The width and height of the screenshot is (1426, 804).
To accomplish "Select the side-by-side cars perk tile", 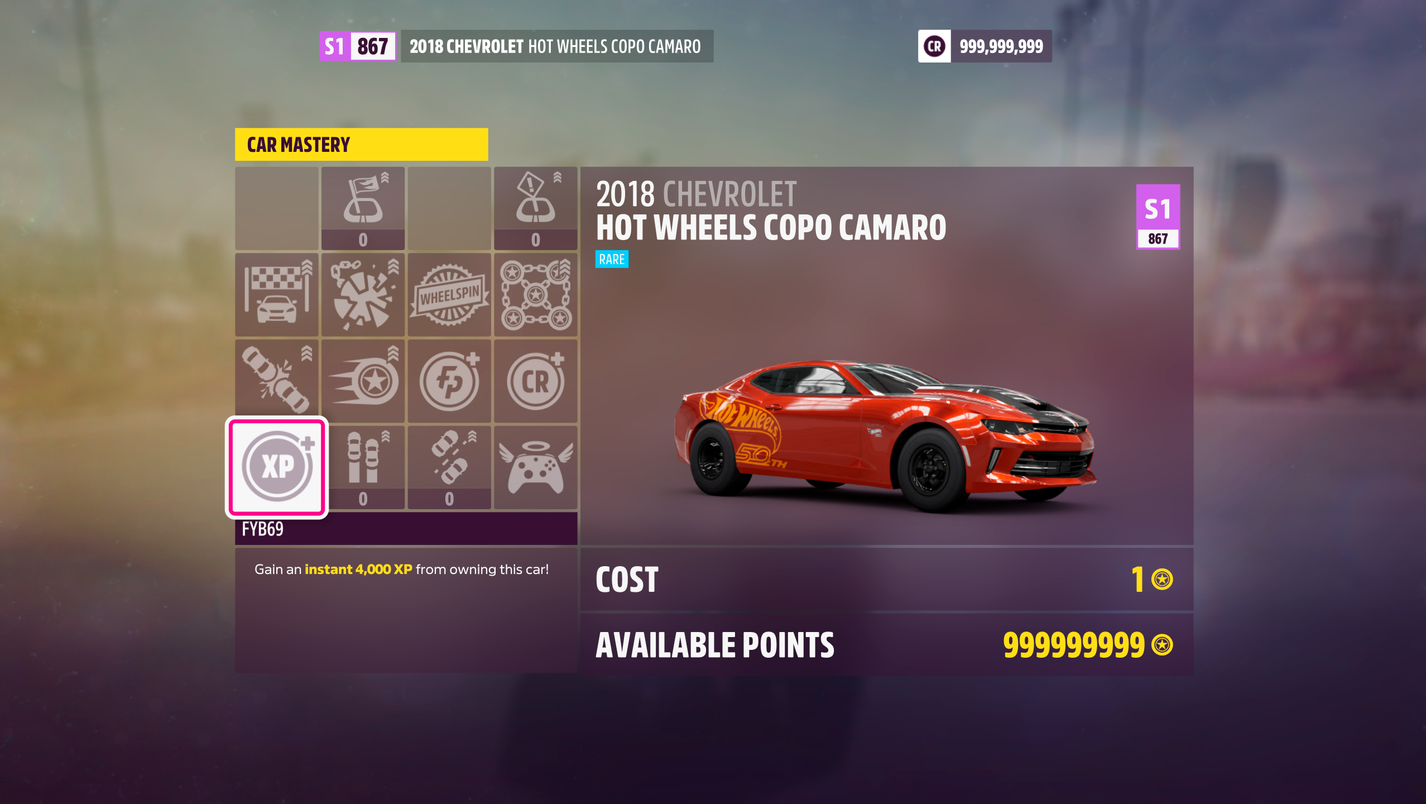I will (363, 462).
